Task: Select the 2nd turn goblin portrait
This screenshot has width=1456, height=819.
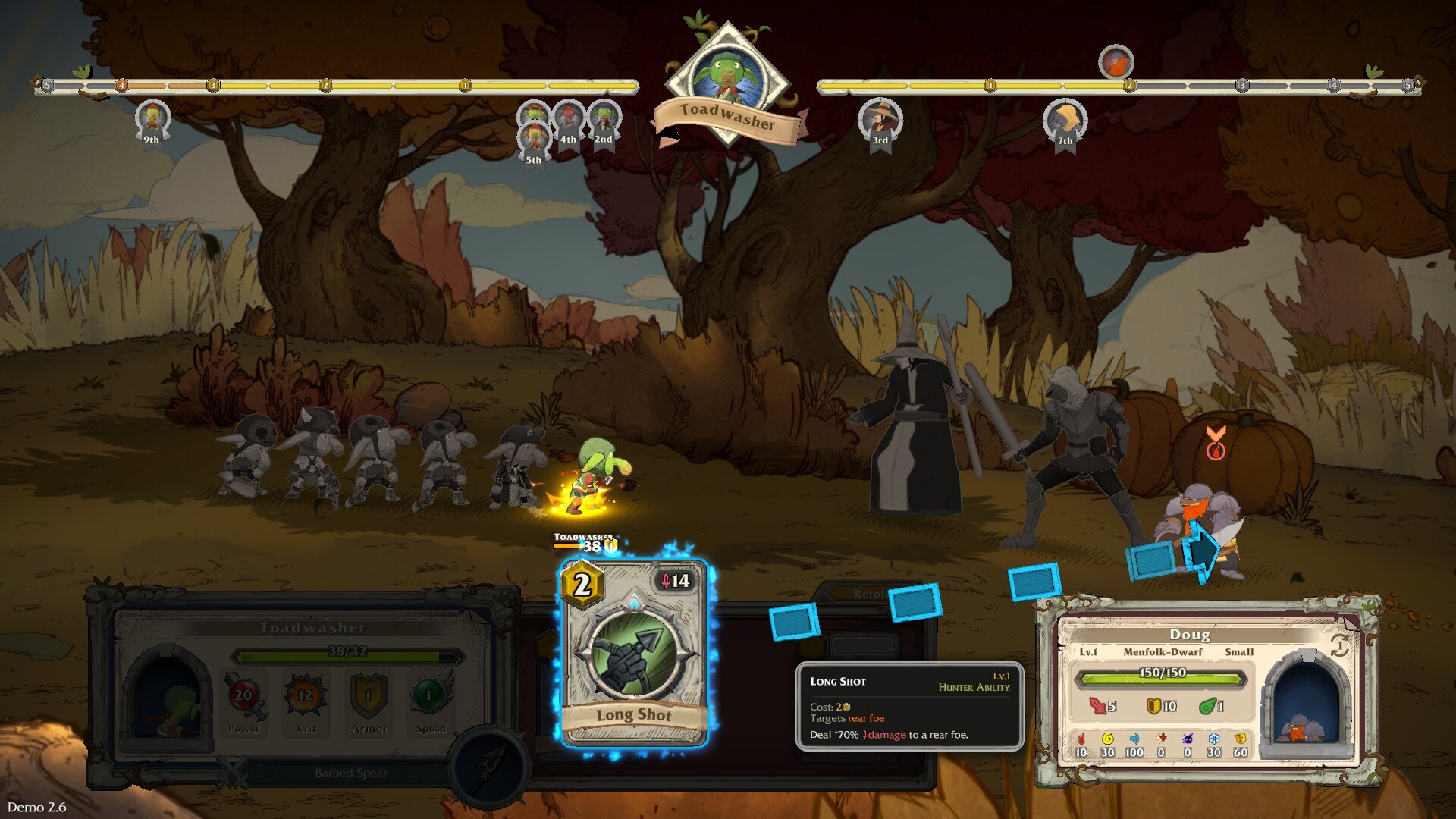Action: click(x=604, y=118)
